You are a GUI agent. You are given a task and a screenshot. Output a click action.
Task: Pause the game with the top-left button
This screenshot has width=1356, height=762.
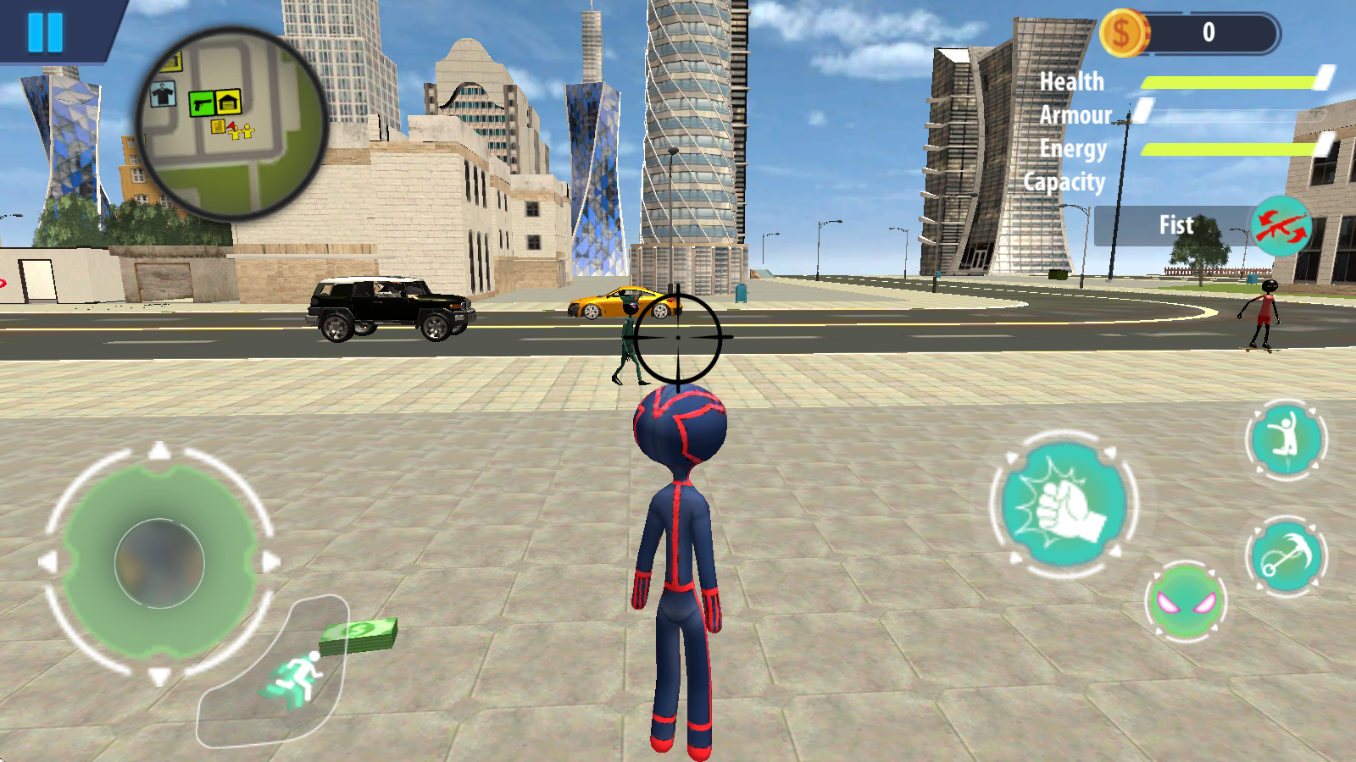click(45, 31)
